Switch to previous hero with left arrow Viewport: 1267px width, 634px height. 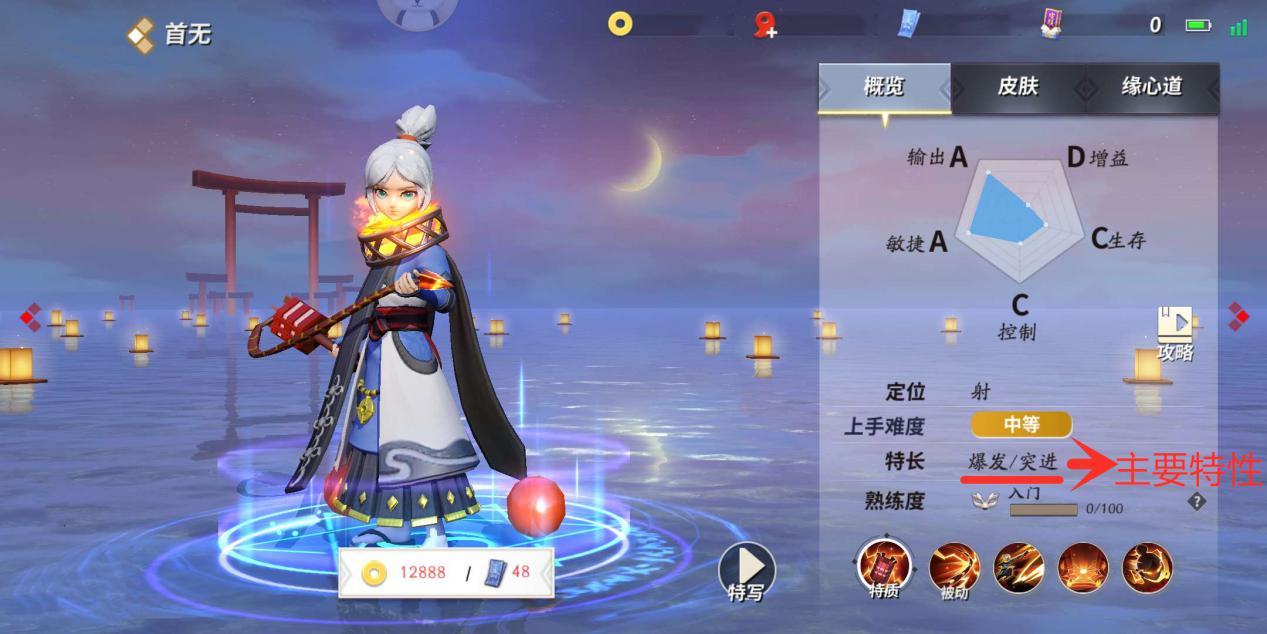pos(31,317)
